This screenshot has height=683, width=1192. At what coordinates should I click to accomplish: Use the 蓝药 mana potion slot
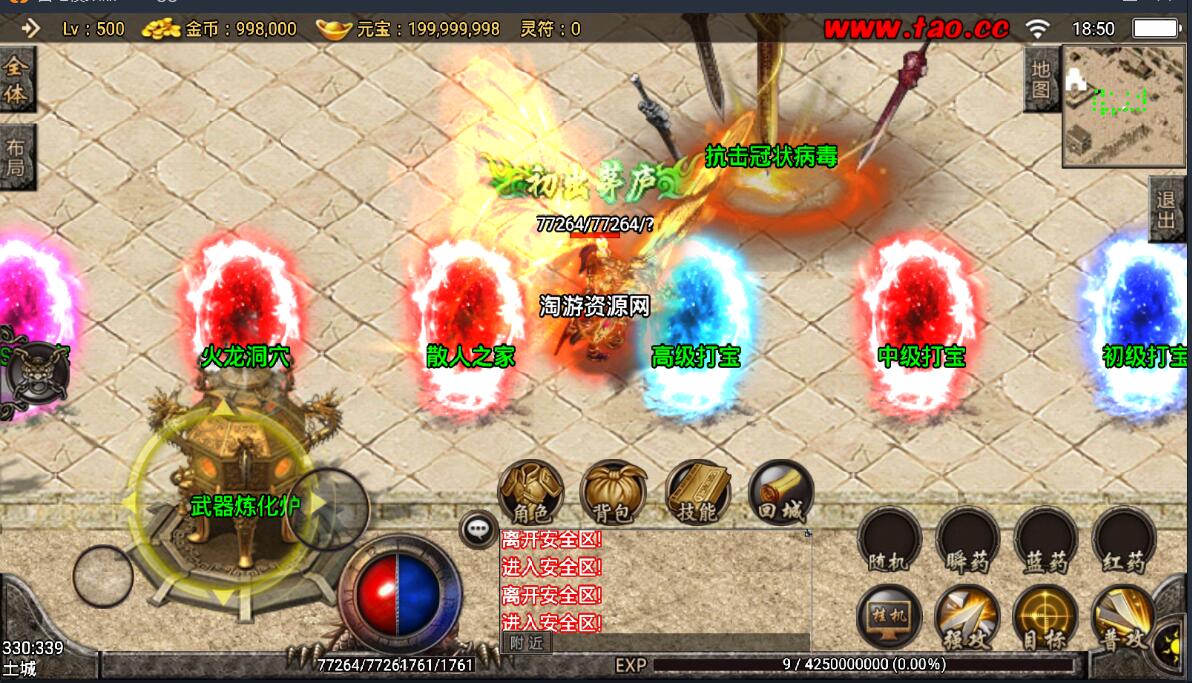coord(1046,541)
